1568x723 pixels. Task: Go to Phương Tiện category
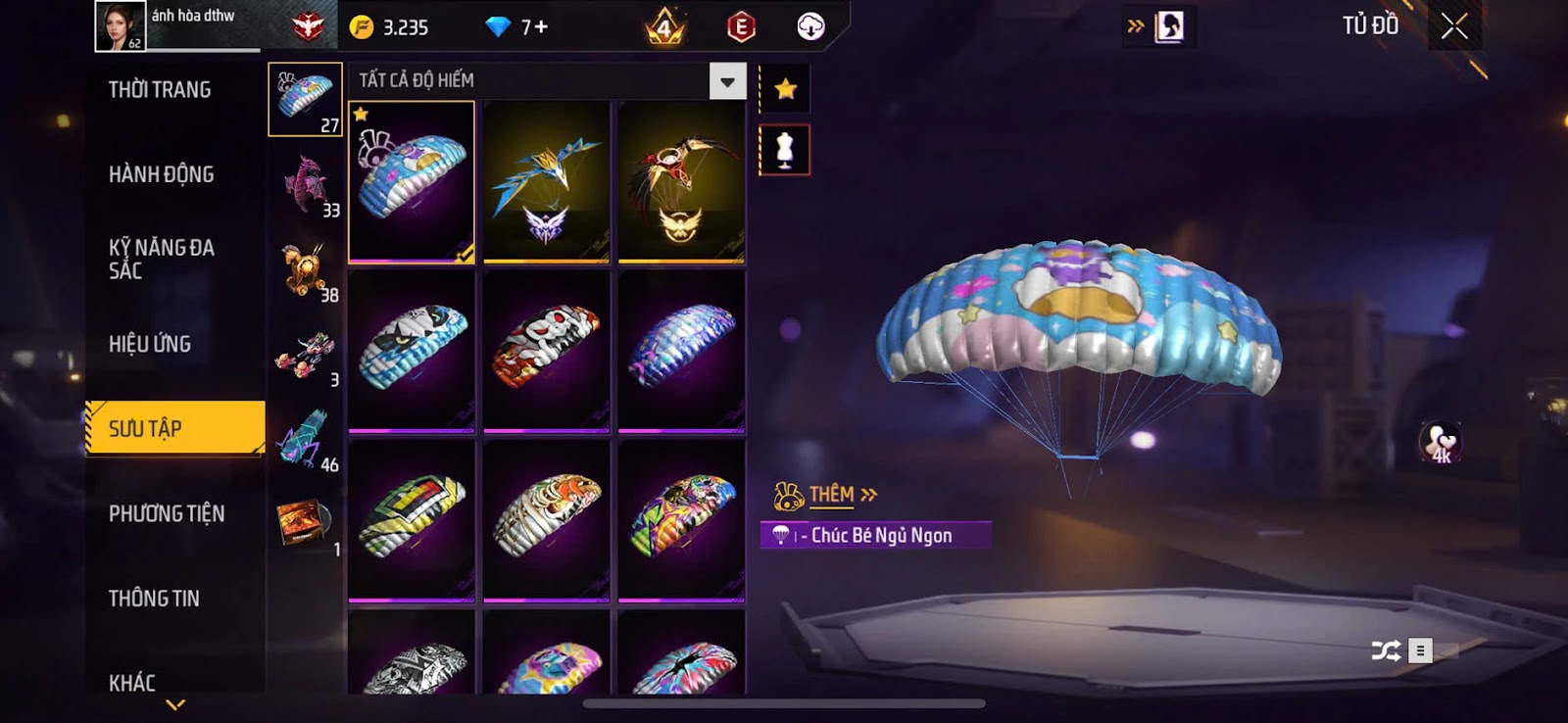[x=167, y=513]
